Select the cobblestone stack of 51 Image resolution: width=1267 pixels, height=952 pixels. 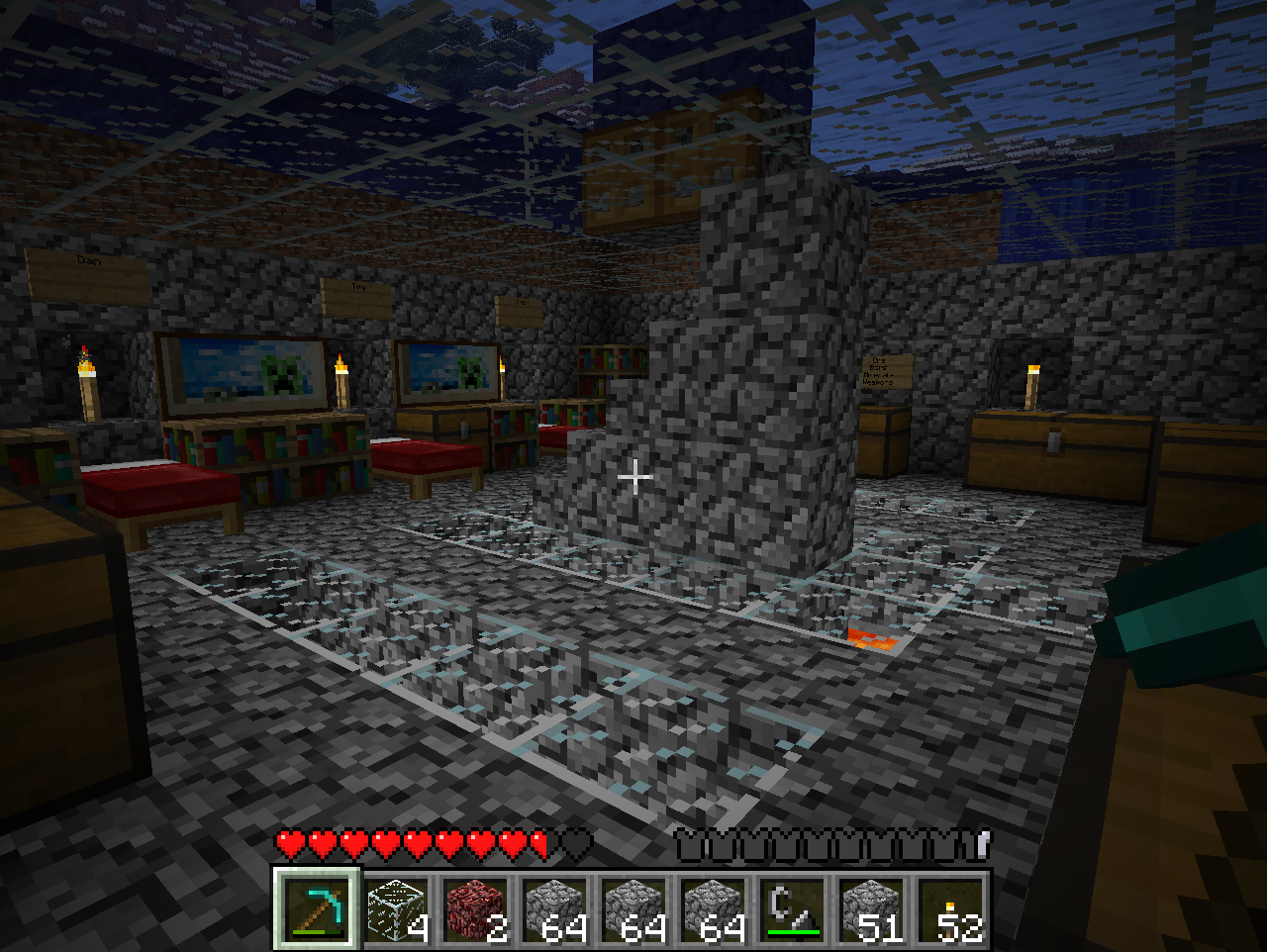(x=871, y=908)
